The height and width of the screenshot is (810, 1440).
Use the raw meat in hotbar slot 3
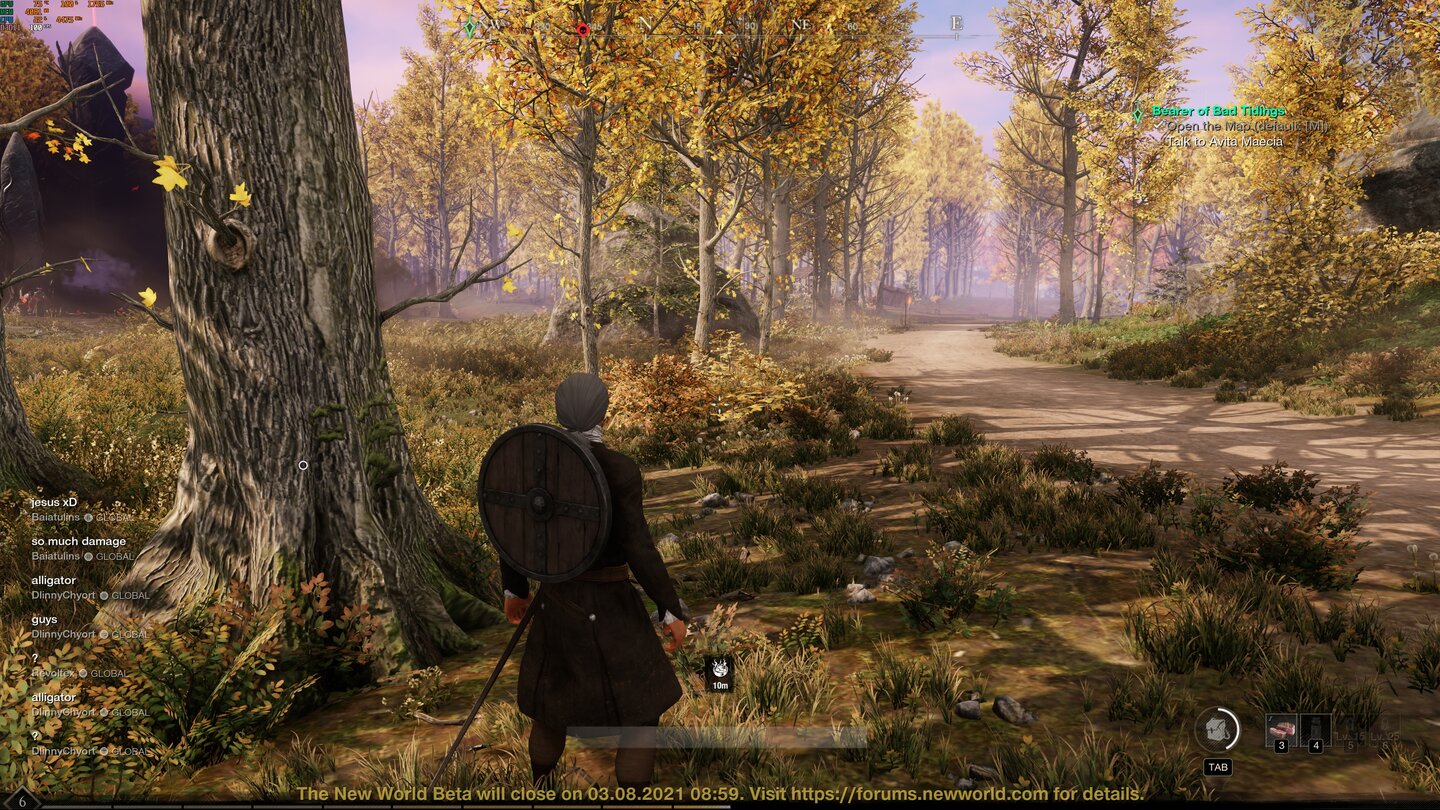point(1283,728)
